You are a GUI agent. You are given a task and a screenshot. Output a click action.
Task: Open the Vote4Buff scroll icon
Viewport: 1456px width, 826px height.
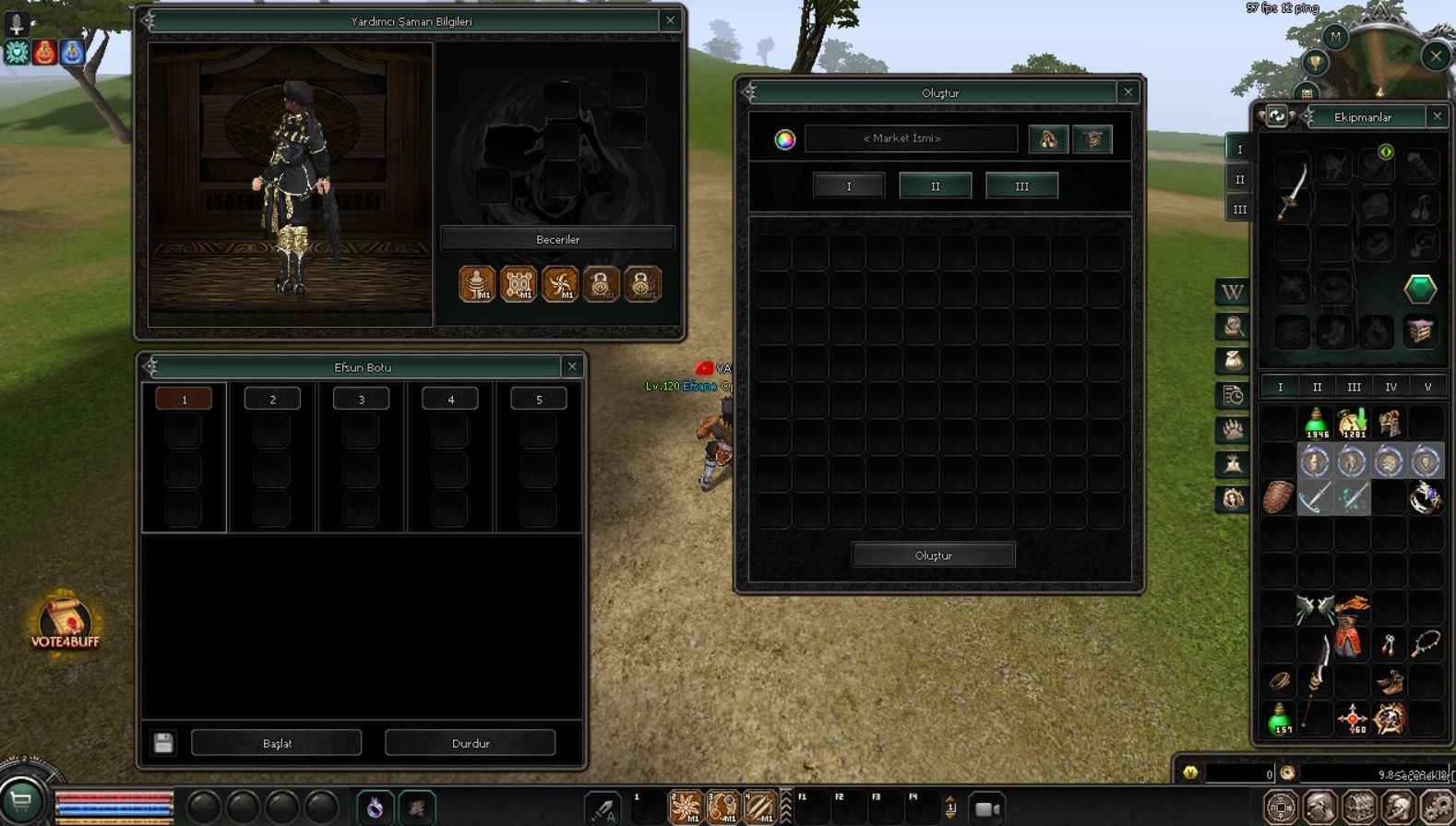(x=65, y=622)
